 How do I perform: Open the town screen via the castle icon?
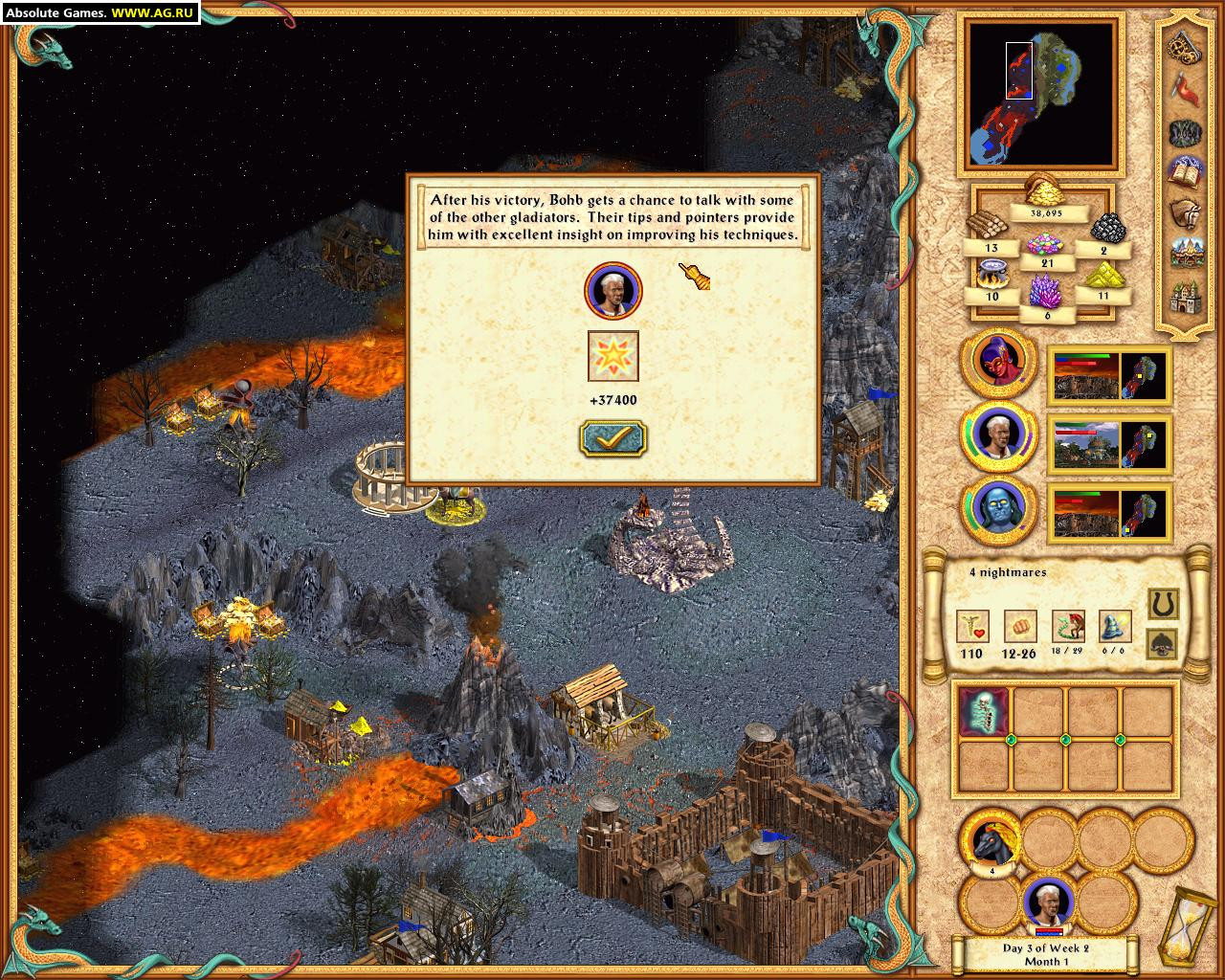click(x=1187, y=294)
